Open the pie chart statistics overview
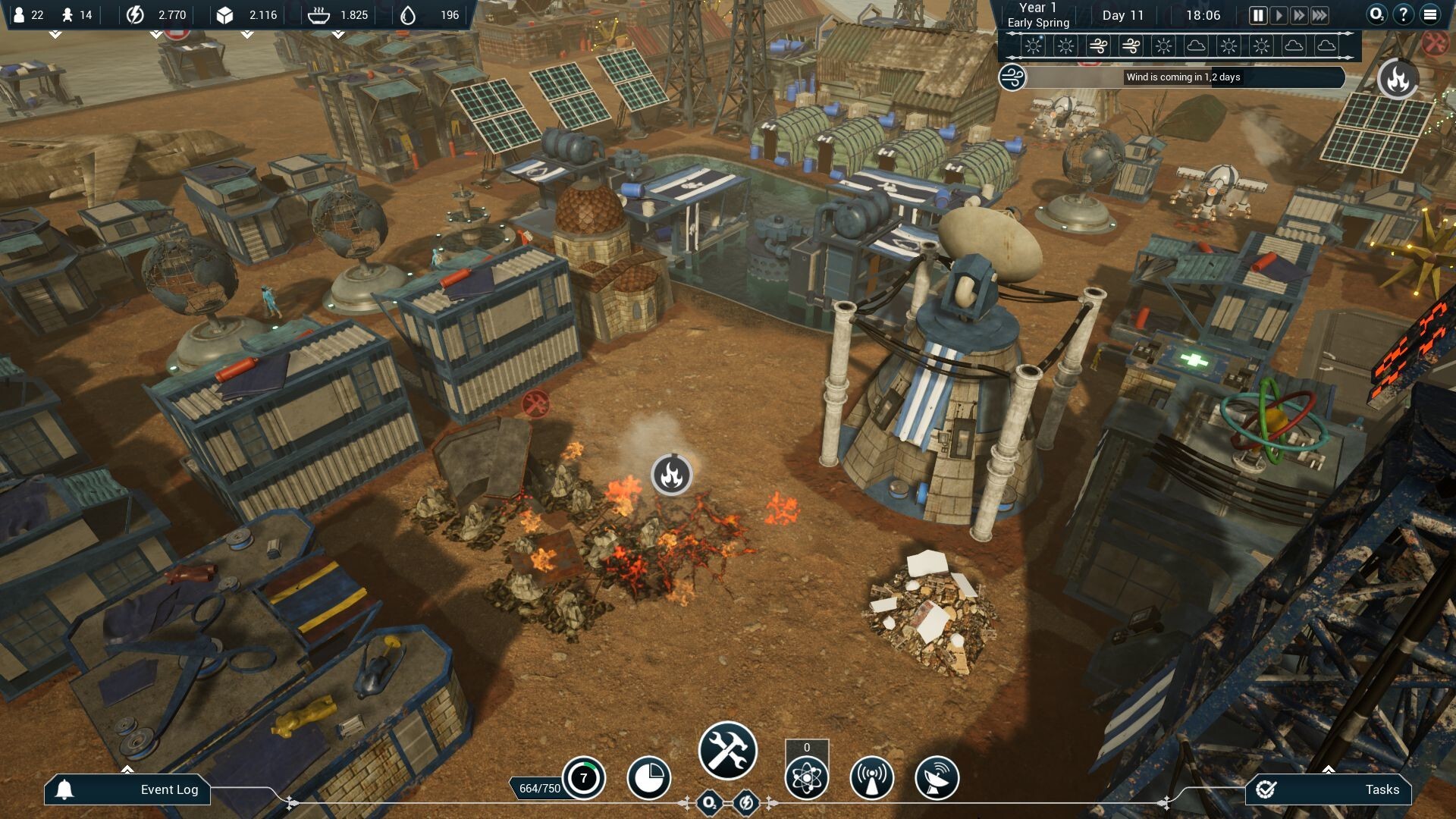 point(650,777)
